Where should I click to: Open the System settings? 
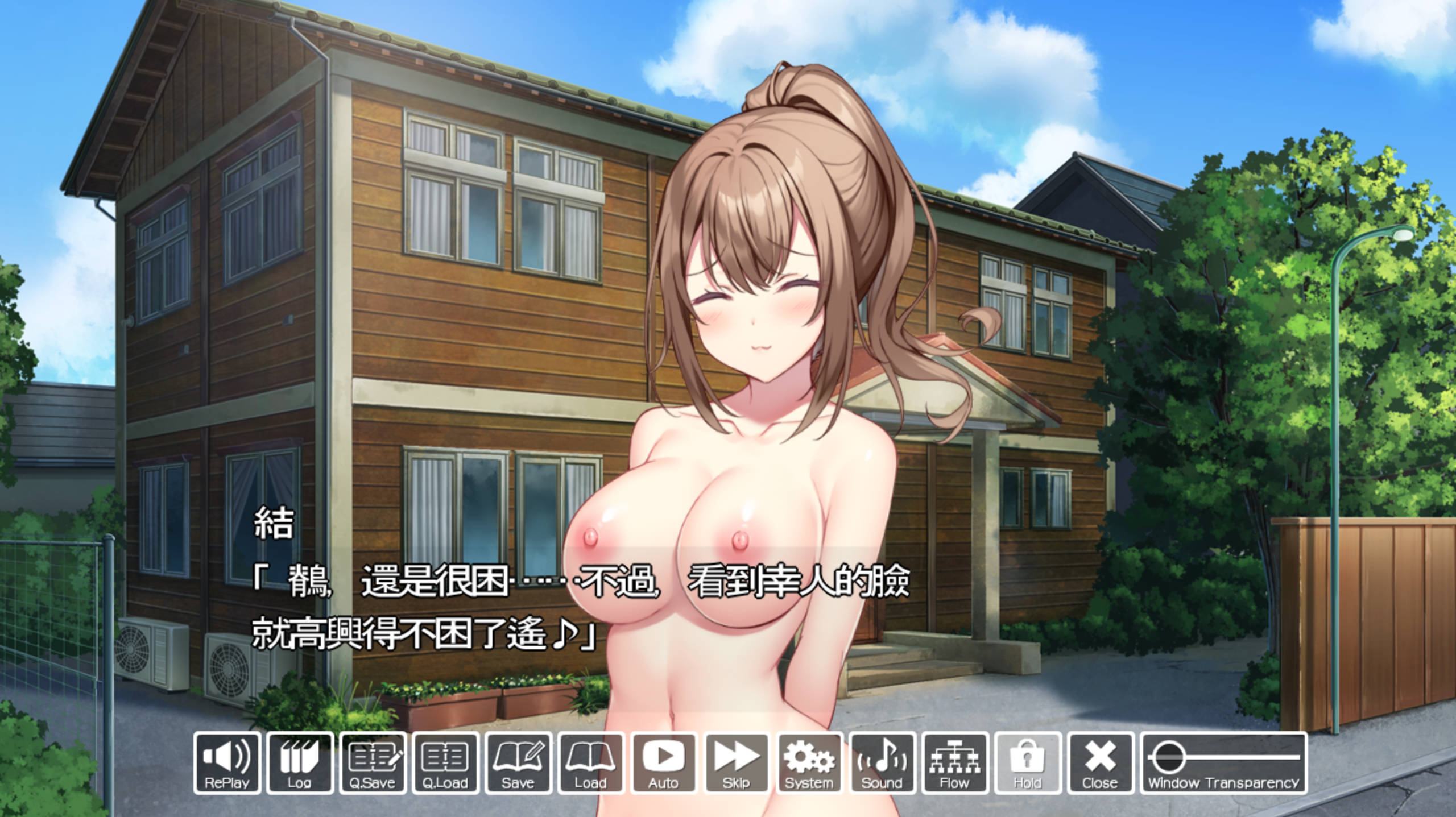point(809,762)
